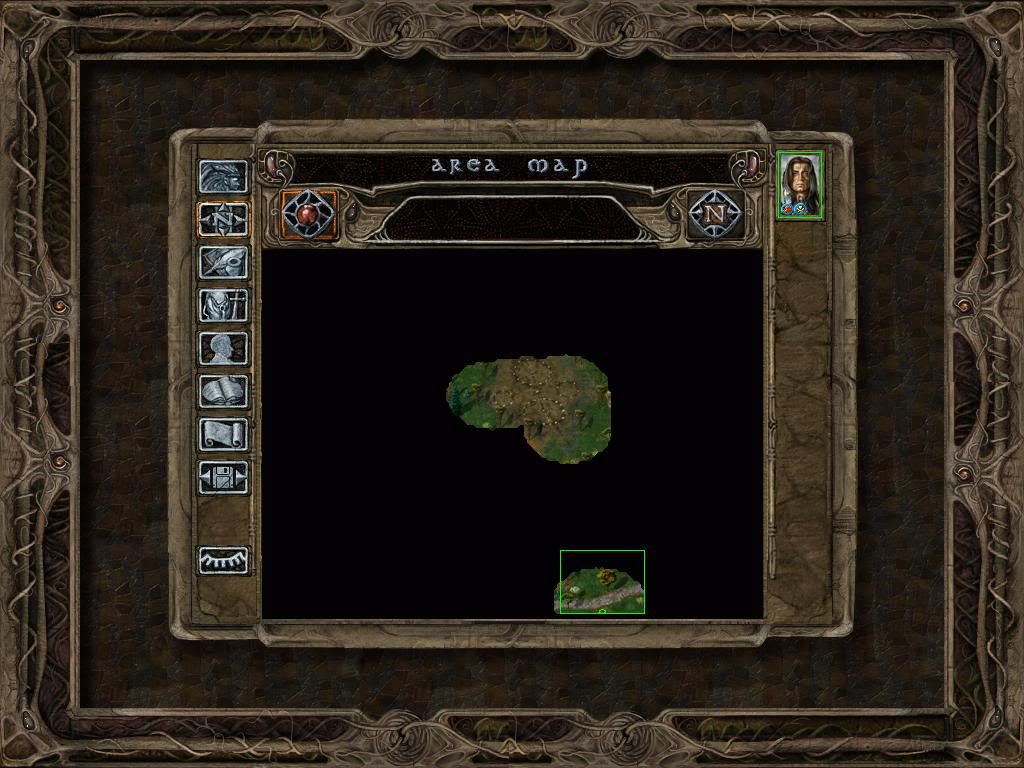Click the closed-eye rest button
Image resolution: width=1024 pixels, height=768 pixels.
[x=223, y=561]
